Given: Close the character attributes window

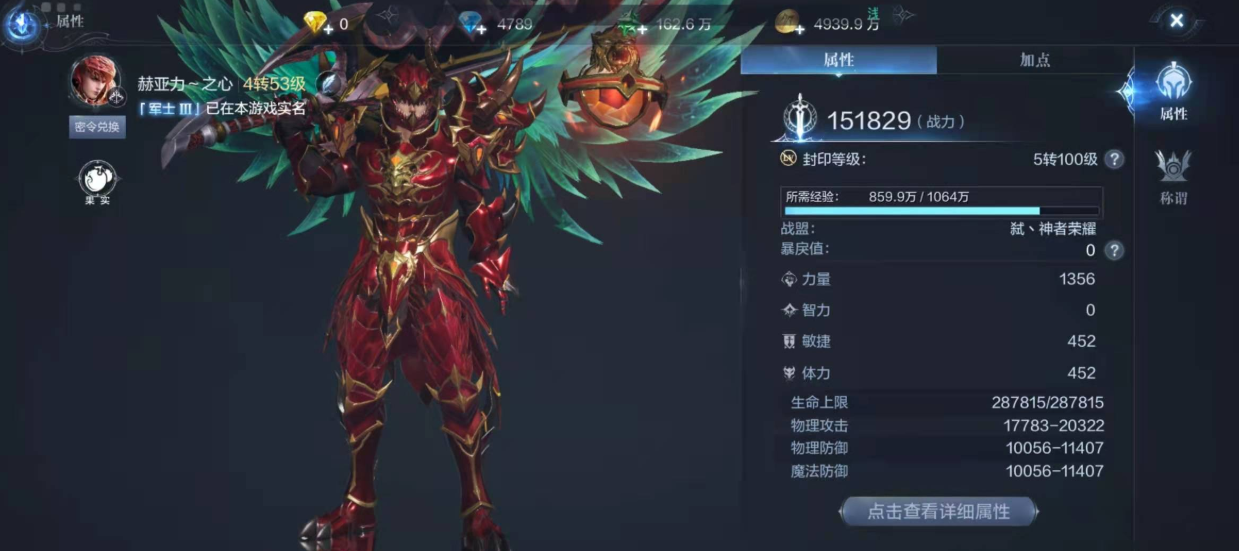Looking at the screenshot, I should point(1176,21).
